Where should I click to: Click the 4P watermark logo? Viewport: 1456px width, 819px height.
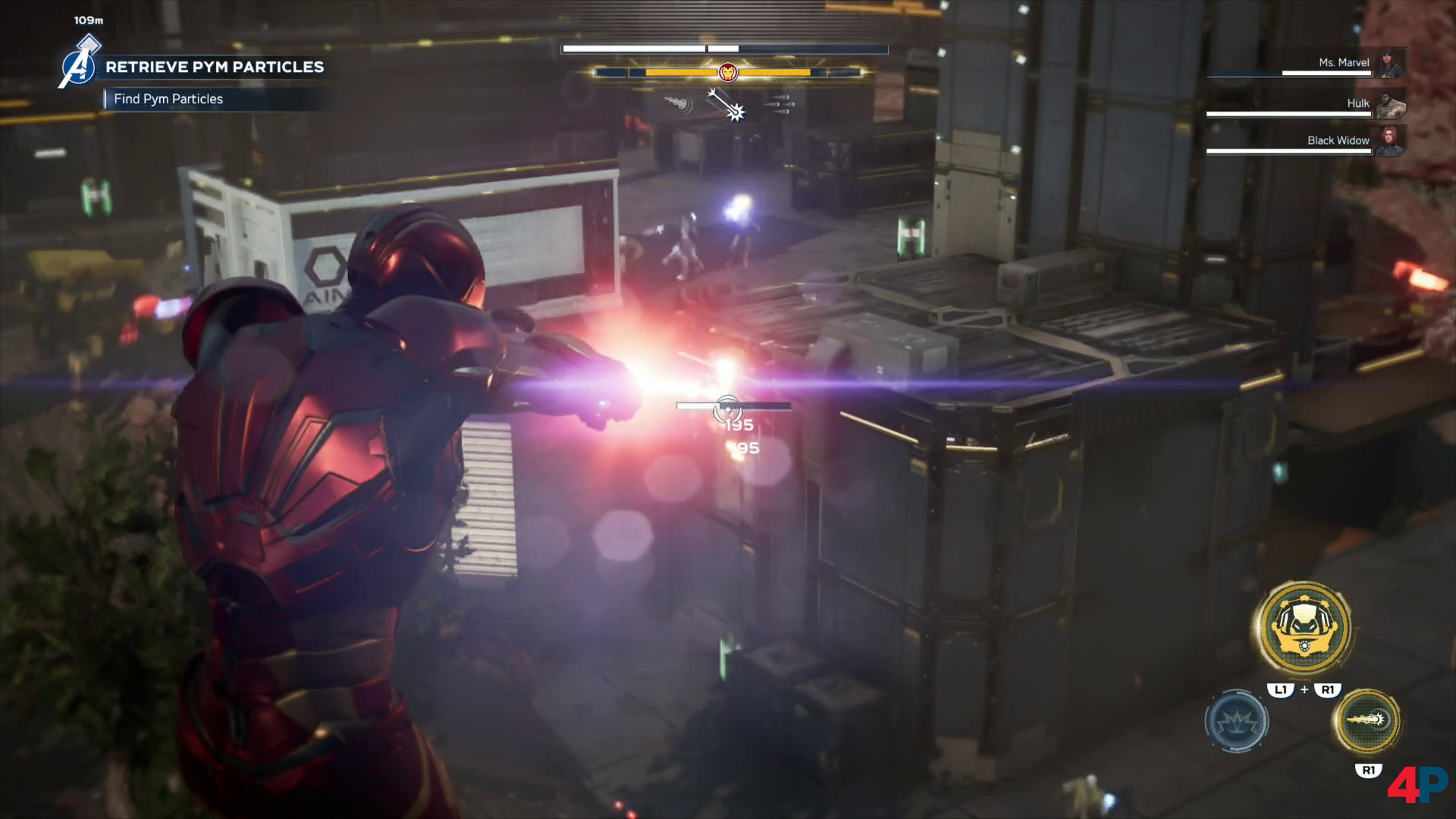tap(1417, 785)
